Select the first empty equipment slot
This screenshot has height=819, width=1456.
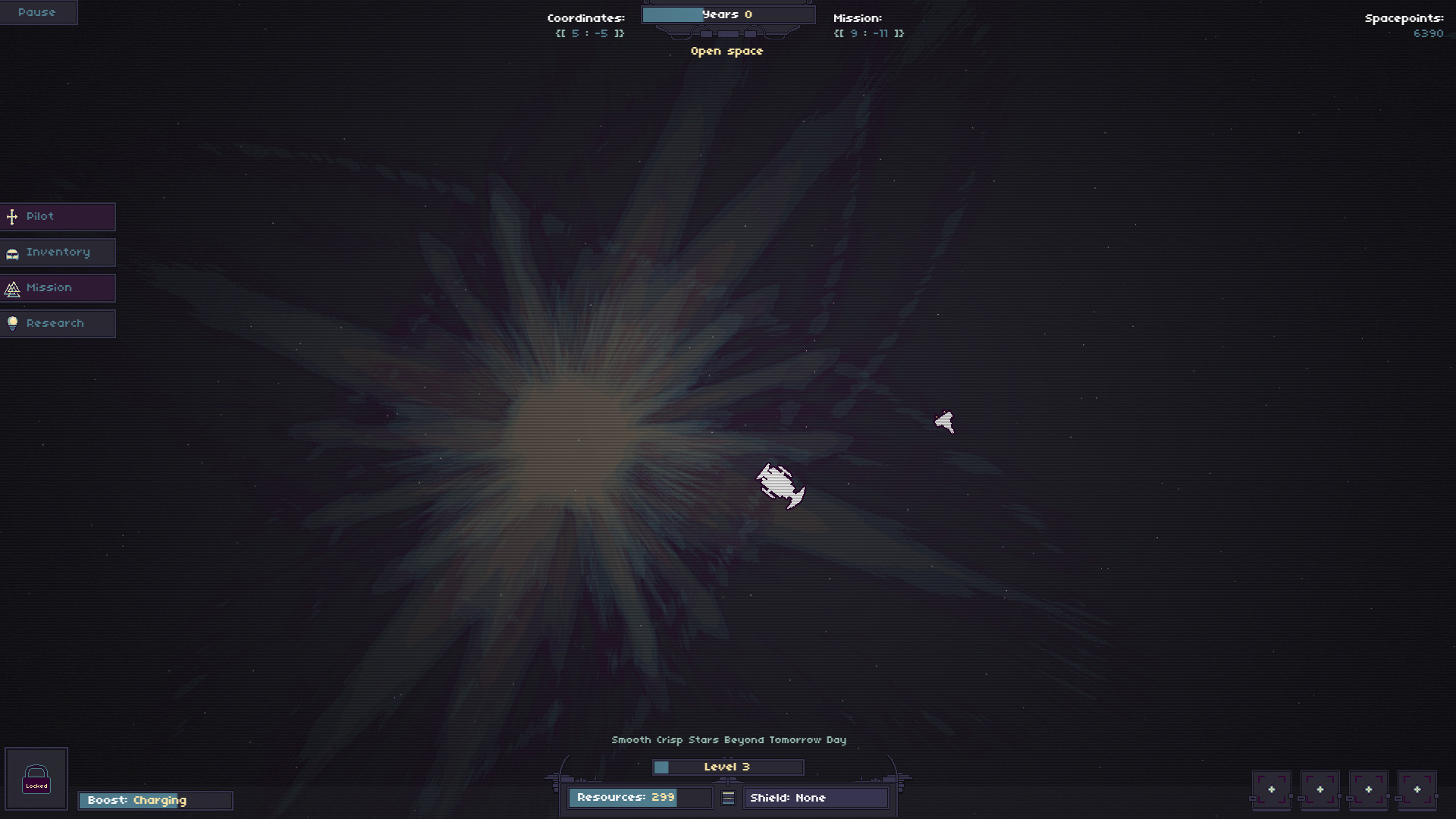(x=1272, y=789)
